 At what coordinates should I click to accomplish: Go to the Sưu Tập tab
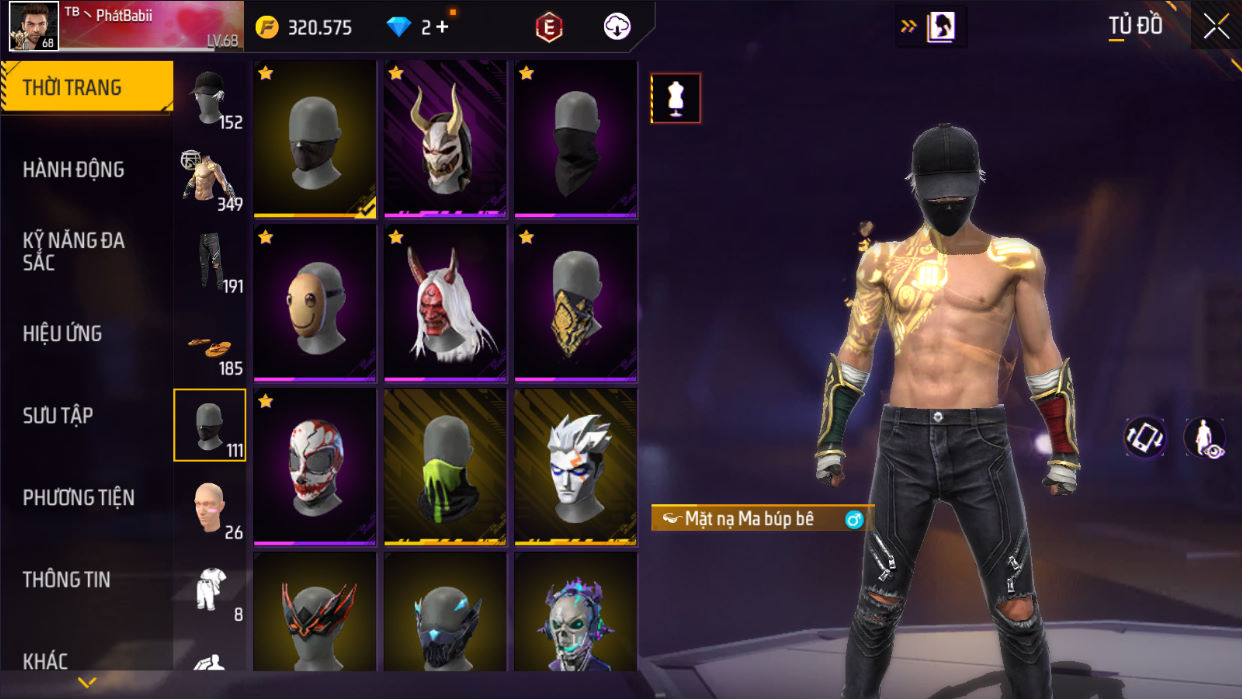(58, 416)
